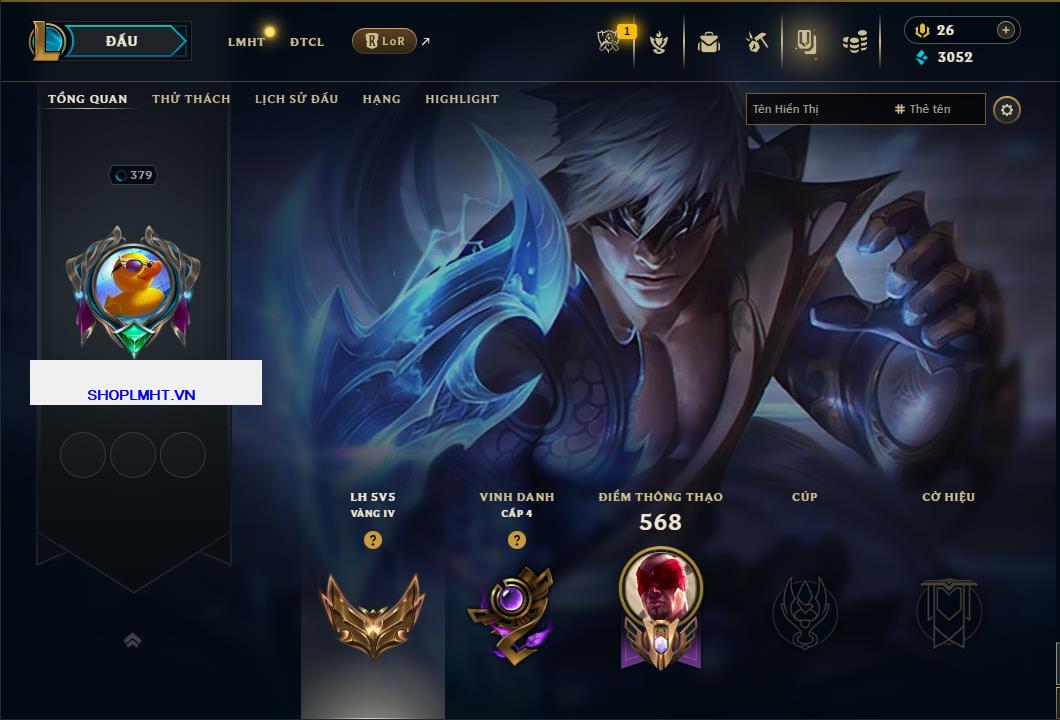Image resolution: width=1060 pixels, height=720 pixels.
Task: Open the Clash icon with notification badge
Action: [x=609, y=41]
